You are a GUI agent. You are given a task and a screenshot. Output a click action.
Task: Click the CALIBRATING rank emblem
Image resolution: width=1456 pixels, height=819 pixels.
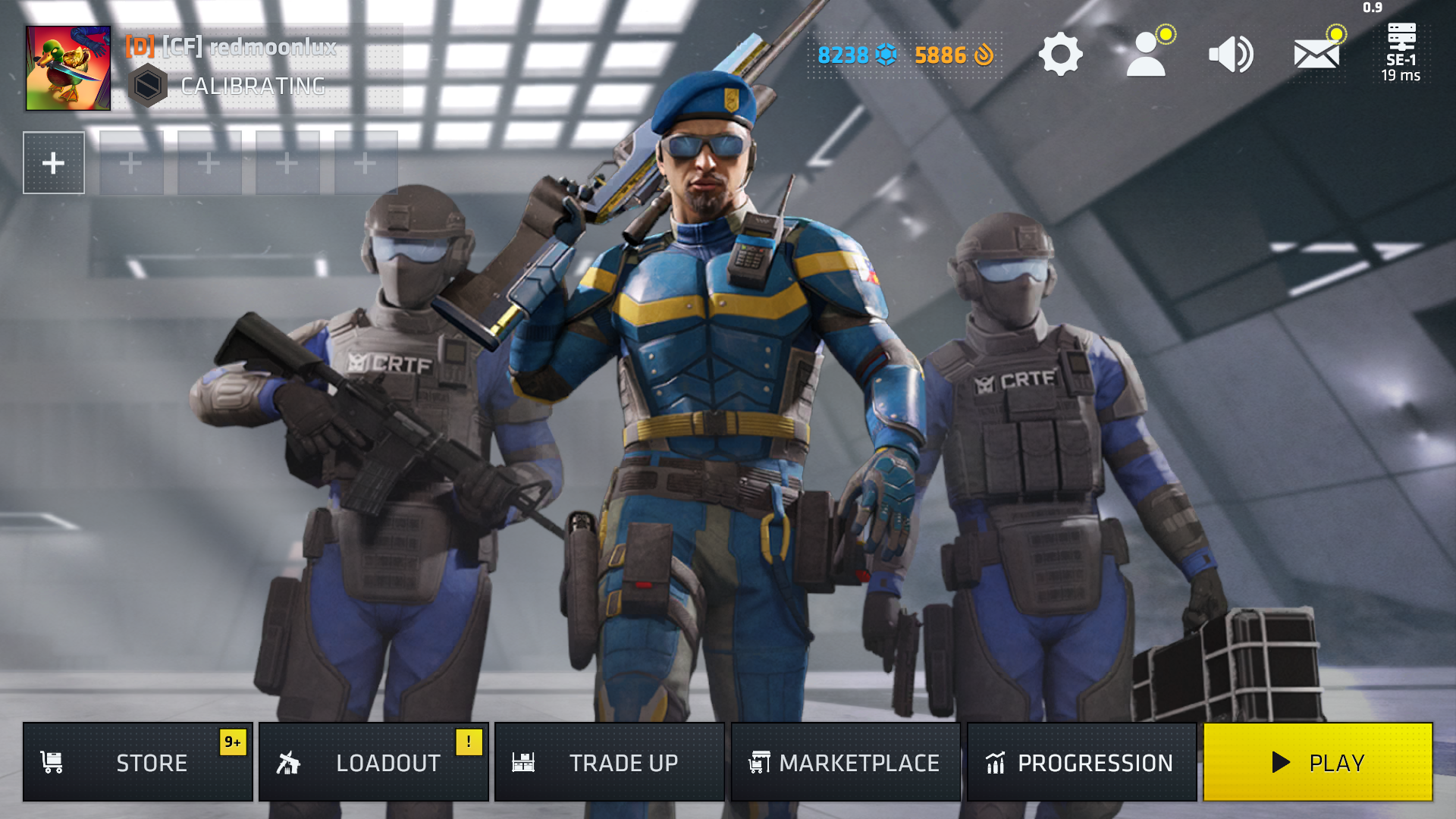tap(149, 84)
